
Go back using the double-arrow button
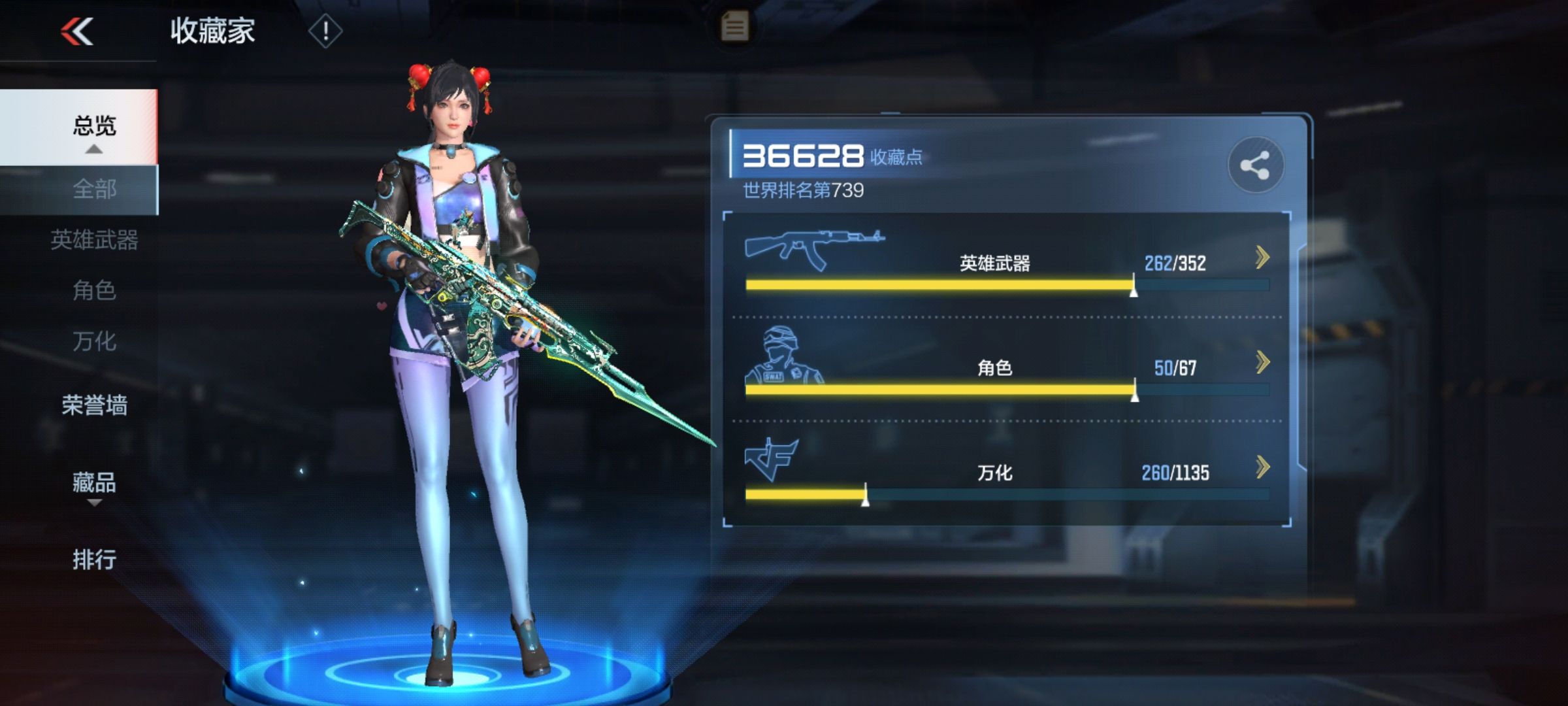click(x=77, y=31)
